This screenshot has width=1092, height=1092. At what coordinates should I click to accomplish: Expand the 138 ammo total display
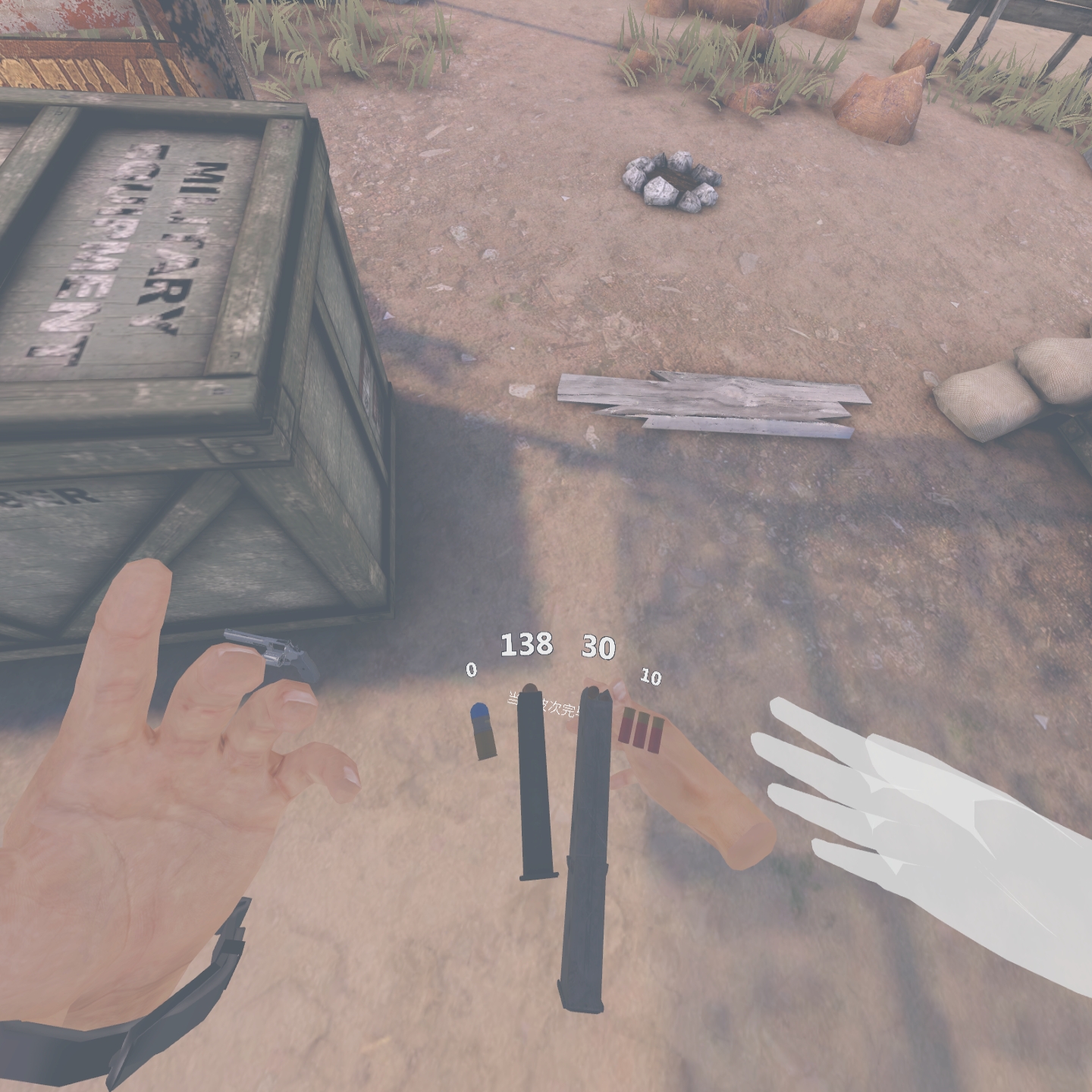[x=528, y=645]
